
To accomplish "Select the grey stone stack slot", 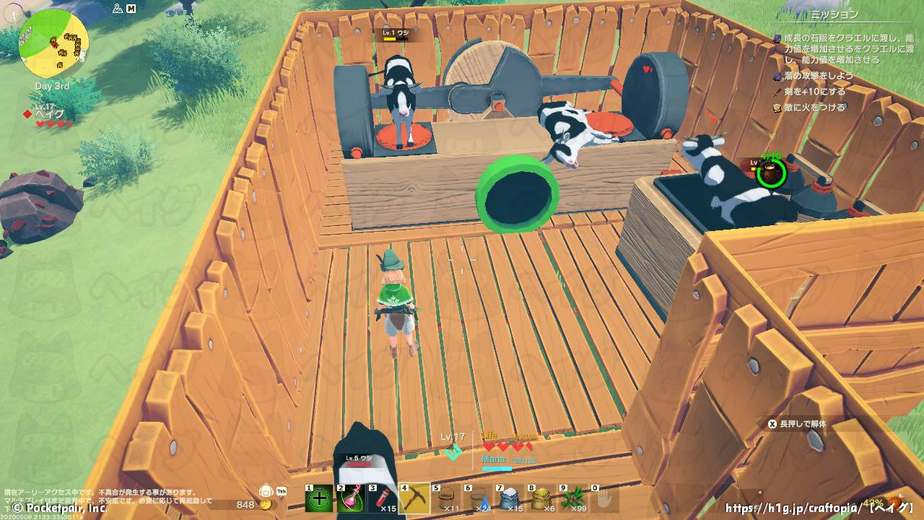I will tap(510, 500).
